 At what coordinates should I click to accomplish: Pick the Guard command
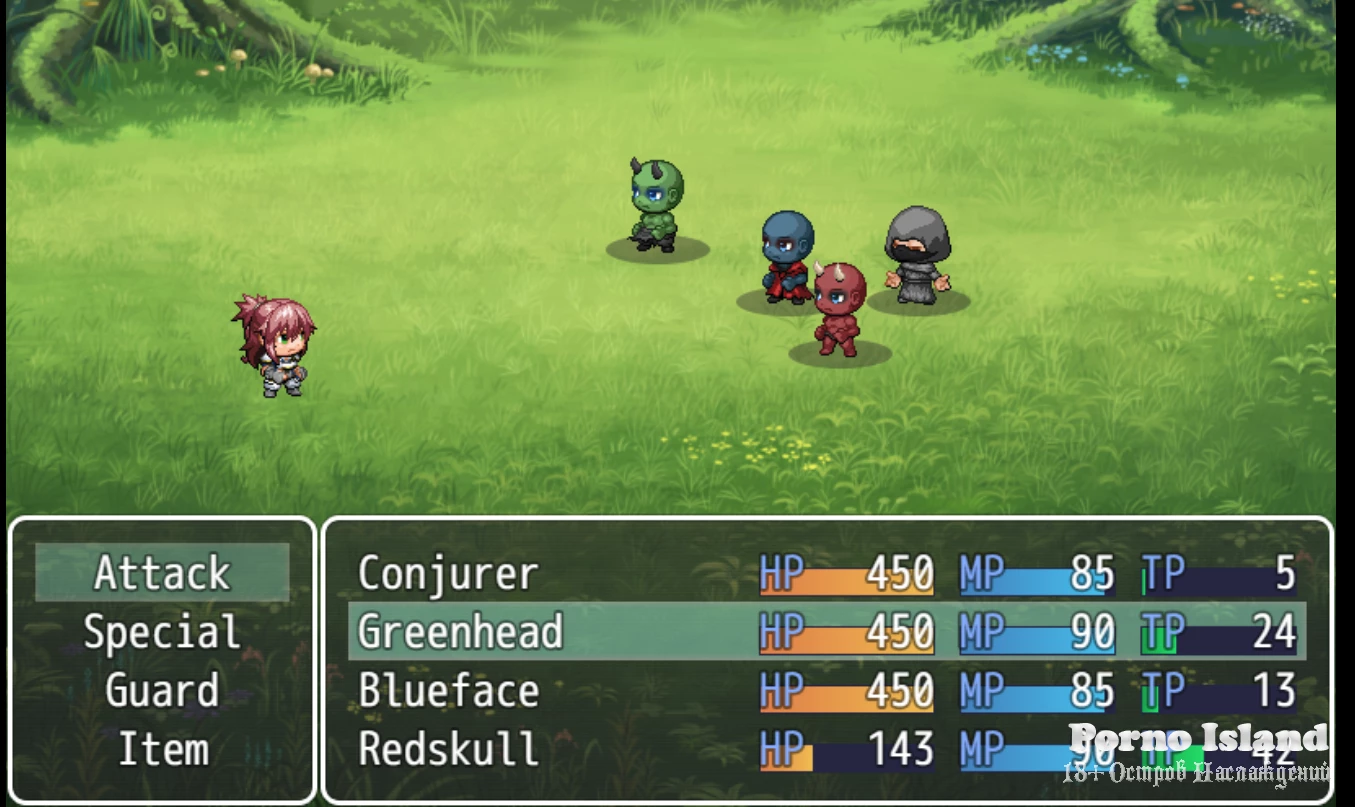tap(162, 691)
